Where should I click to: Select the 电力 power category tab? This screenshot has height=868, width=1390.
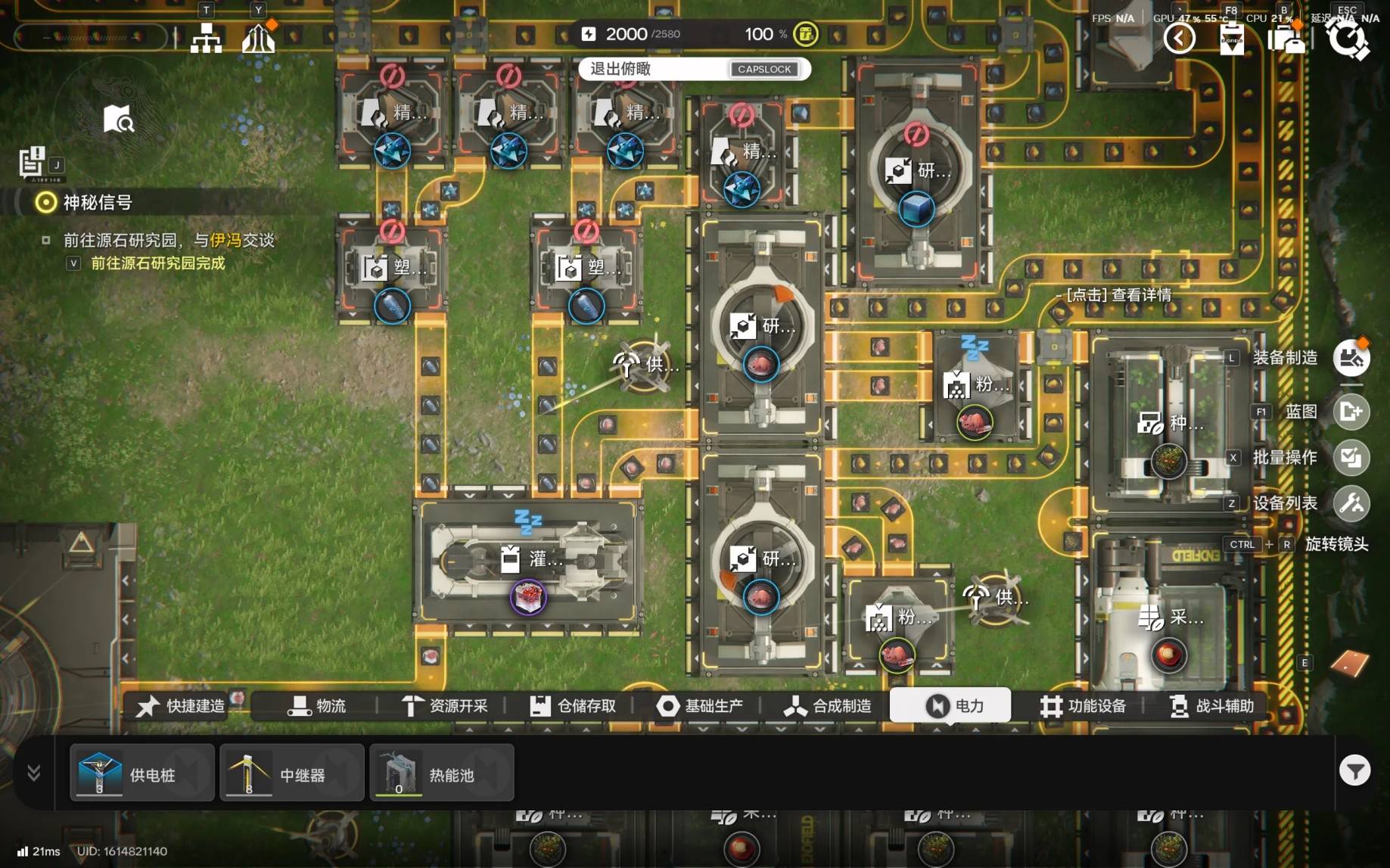coord(953,706)
